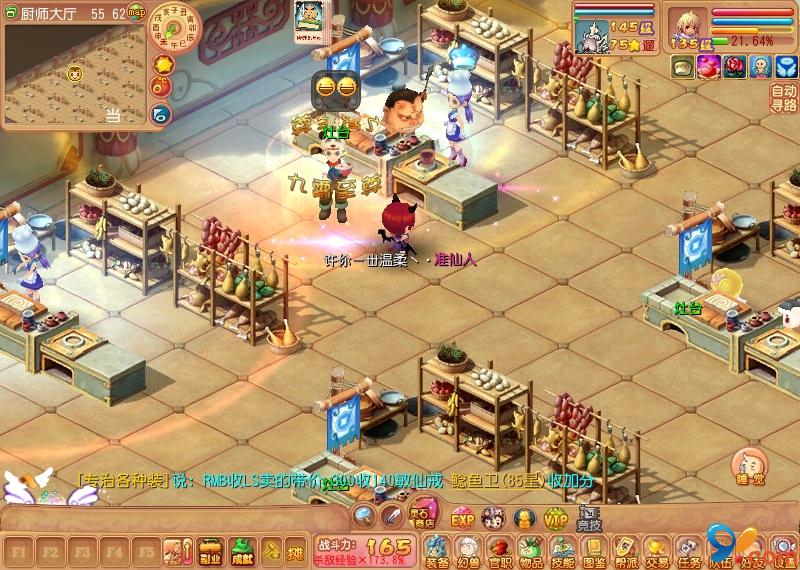The image size is (800, 570).
Task: Open the 交易 trade menu
Action: pyautogui.click(x=656, y=551)
